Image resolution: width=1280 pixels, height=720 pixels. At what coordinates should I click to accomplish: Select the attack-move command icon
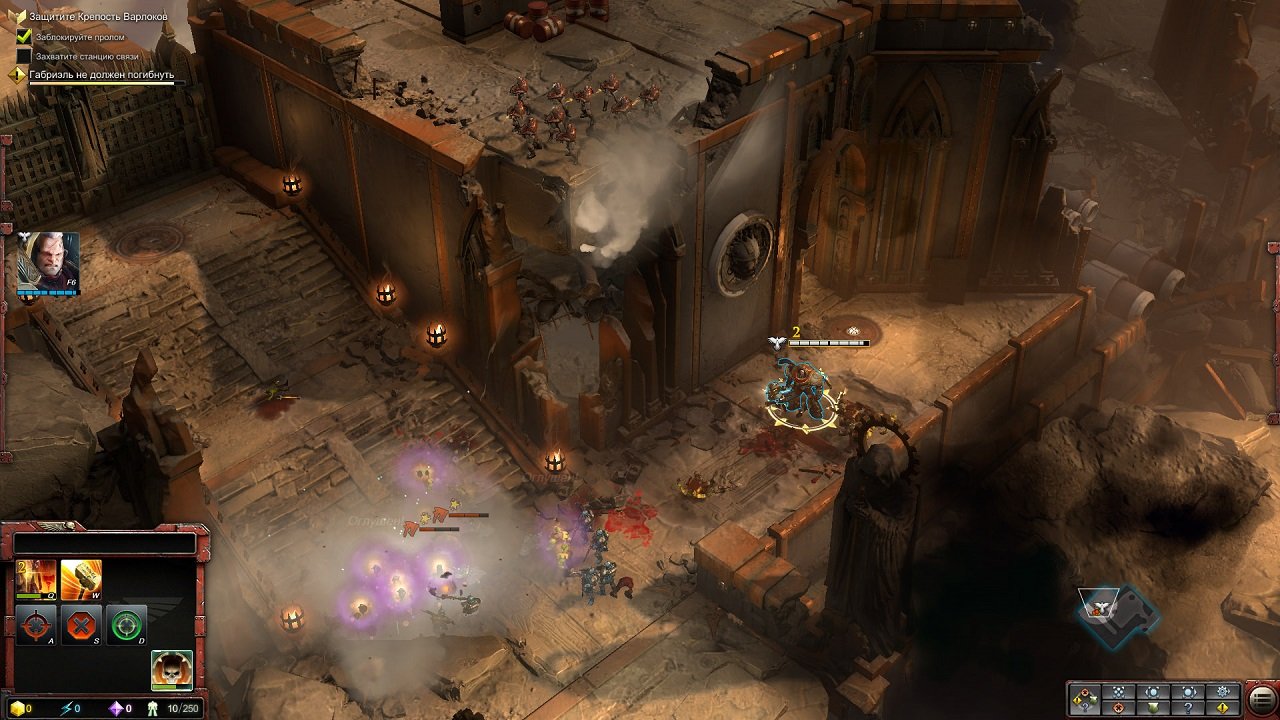click(x=36, y=625)
